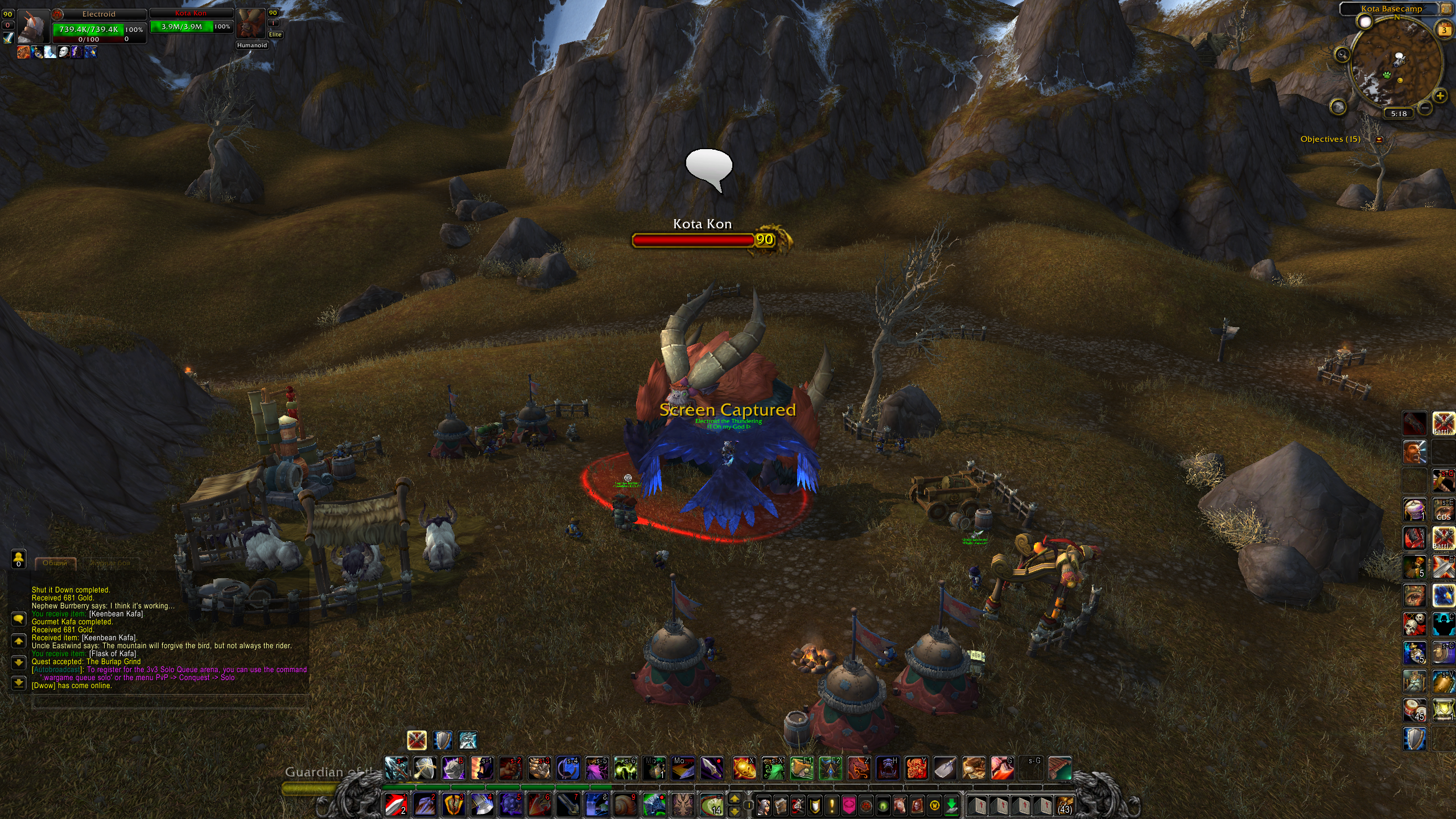Open the chat menu speech bubble button

18,619
